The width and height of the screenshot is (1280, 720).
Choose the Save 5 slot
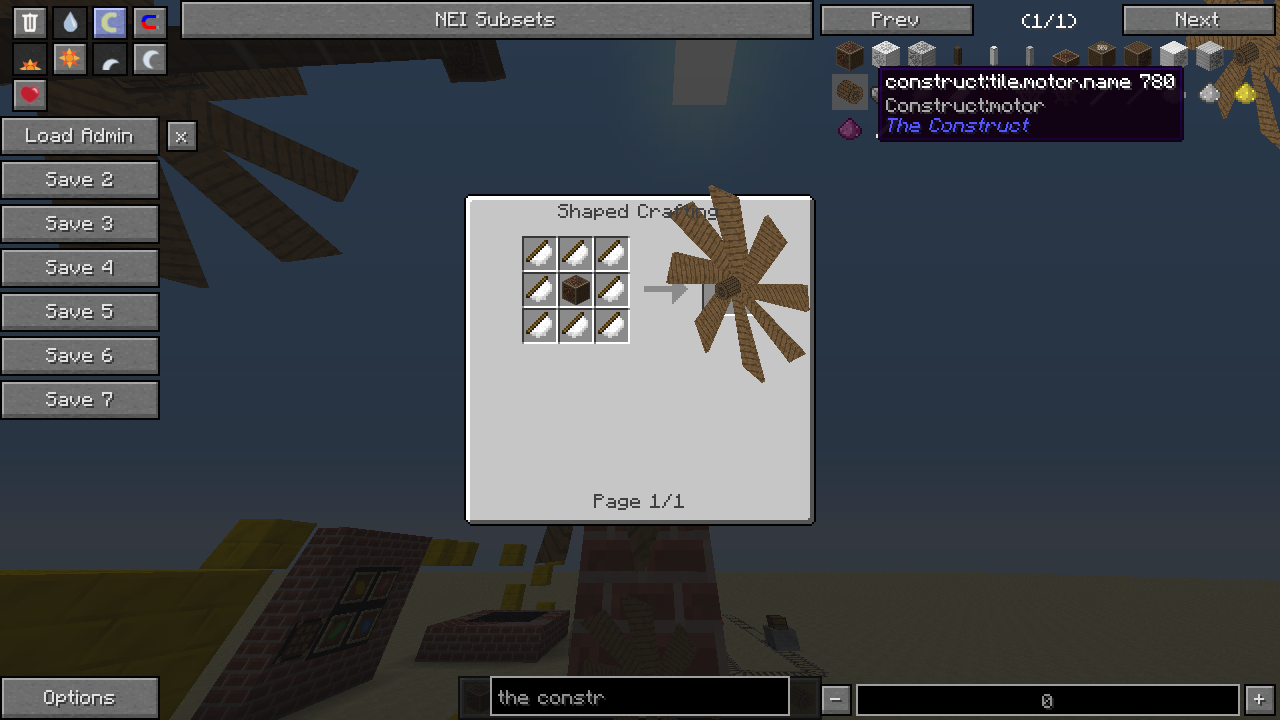point(80,312)
